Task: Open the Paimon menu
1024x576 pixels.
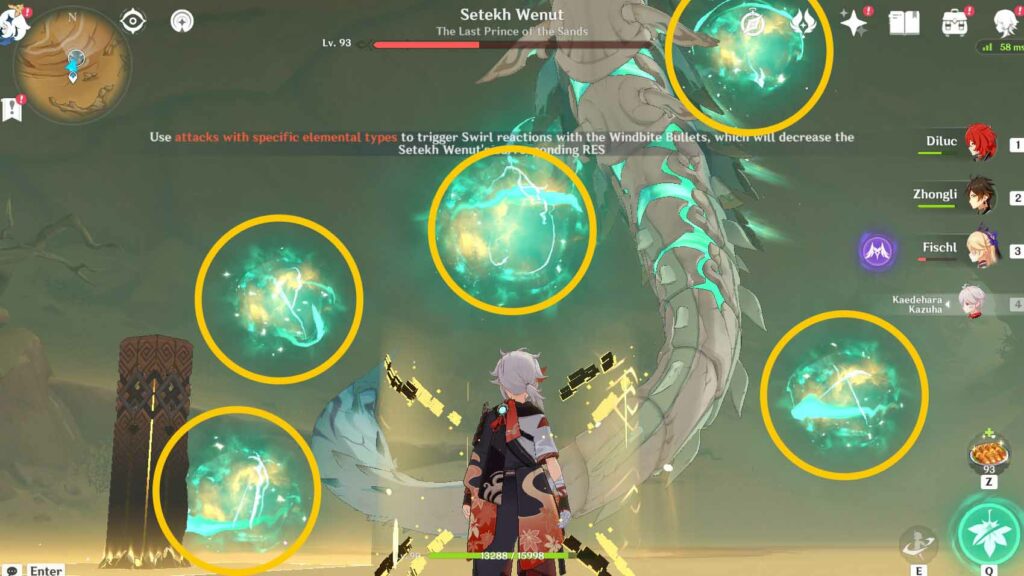Action: coord(14,22)
